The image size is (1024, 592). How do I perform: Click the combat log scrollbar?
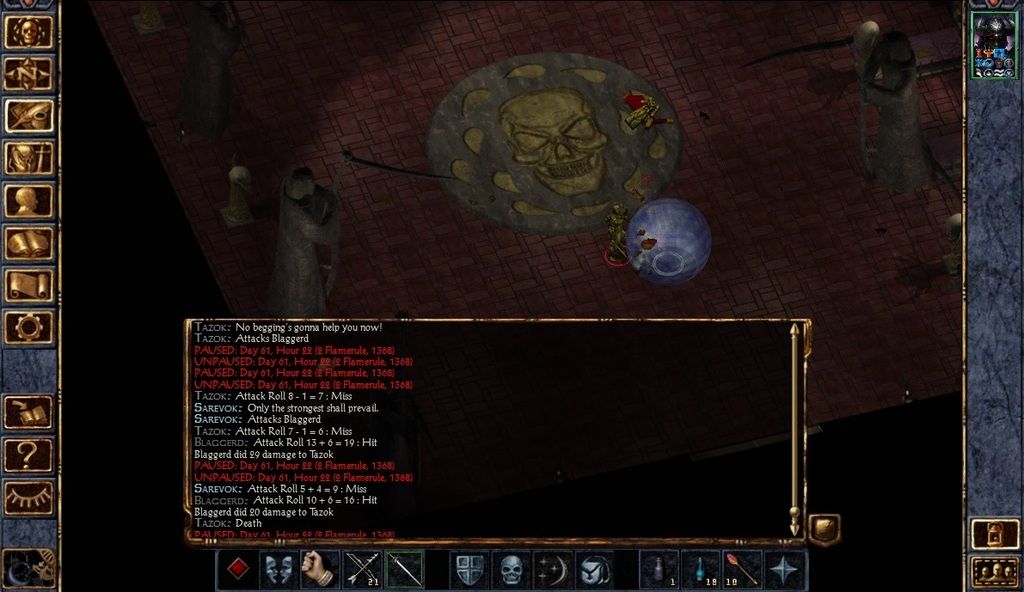tap(795, 428)
